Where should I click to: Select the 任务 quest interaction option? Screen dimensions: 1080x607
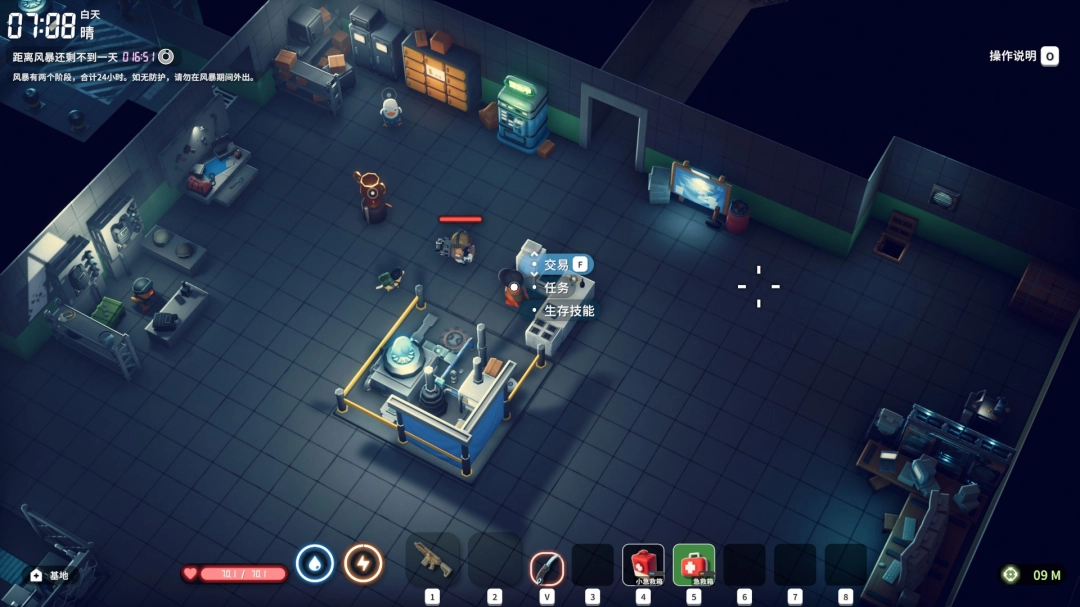[556, 288]
